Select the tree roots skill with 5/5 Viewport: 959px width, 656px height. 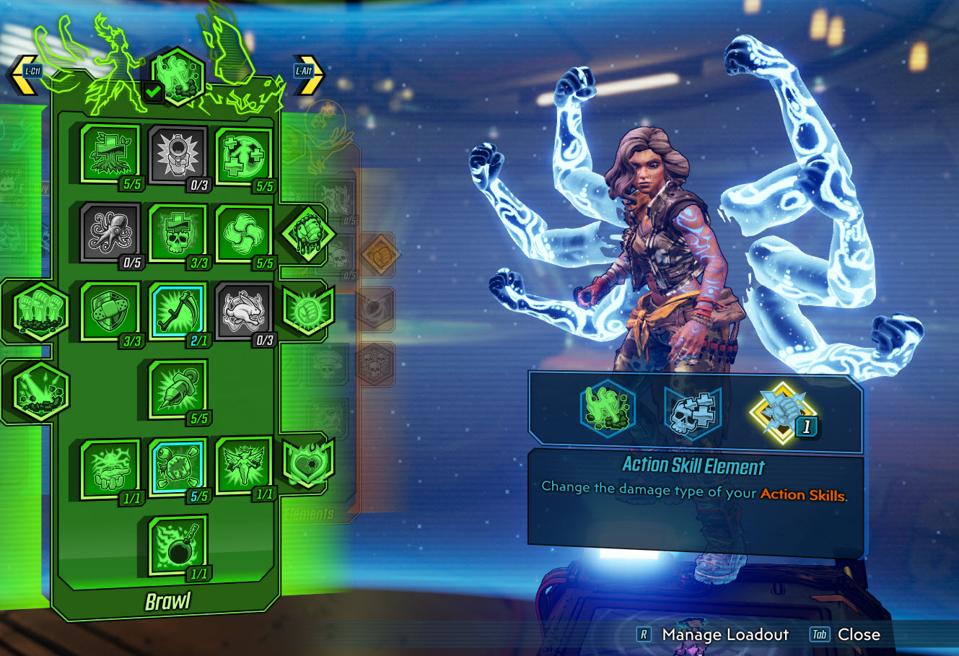tap(109, 154)
